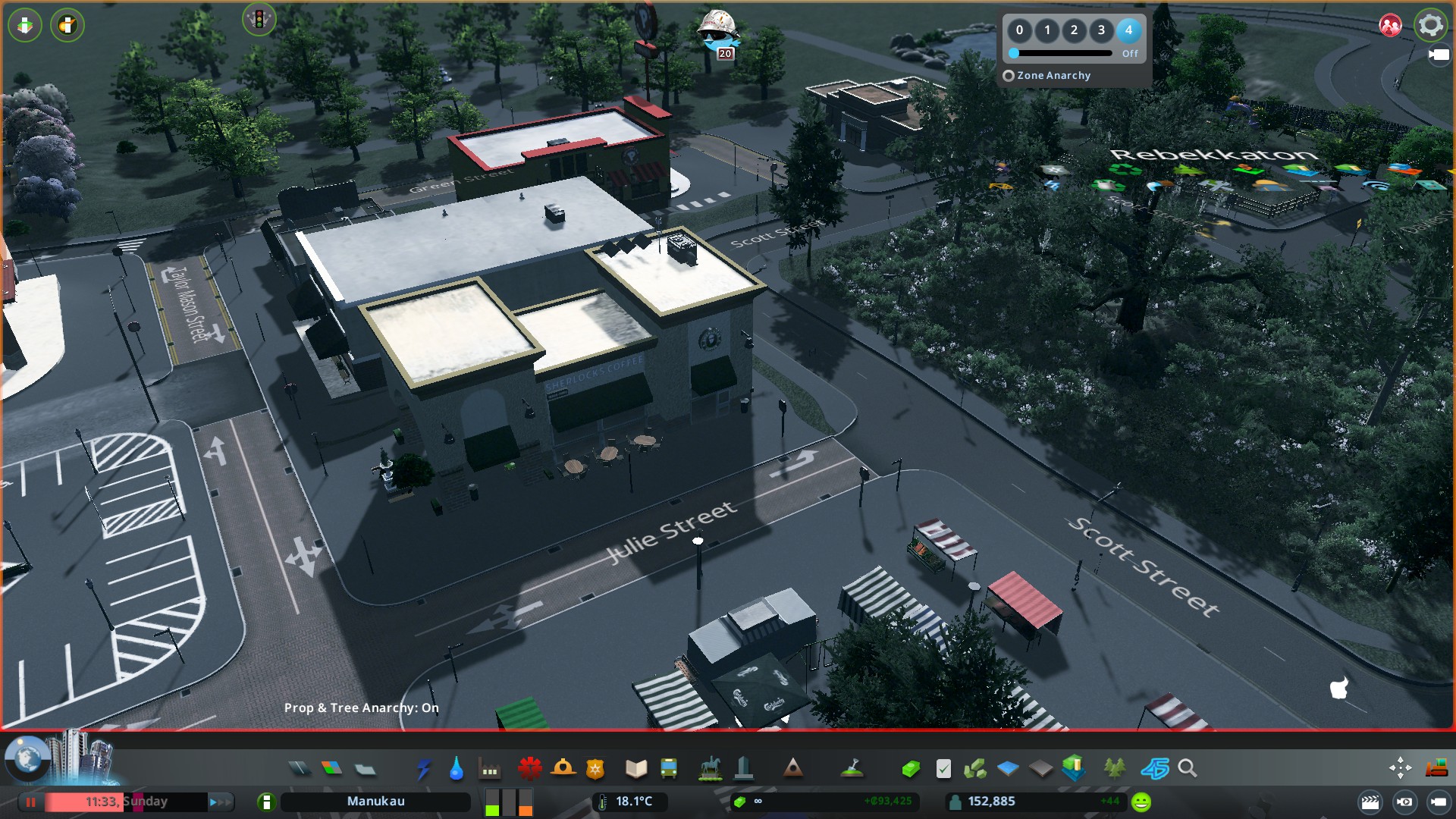Screen dimensions: 1456x819
Task: Open city info panel button
Action: (x=266, y=802)
